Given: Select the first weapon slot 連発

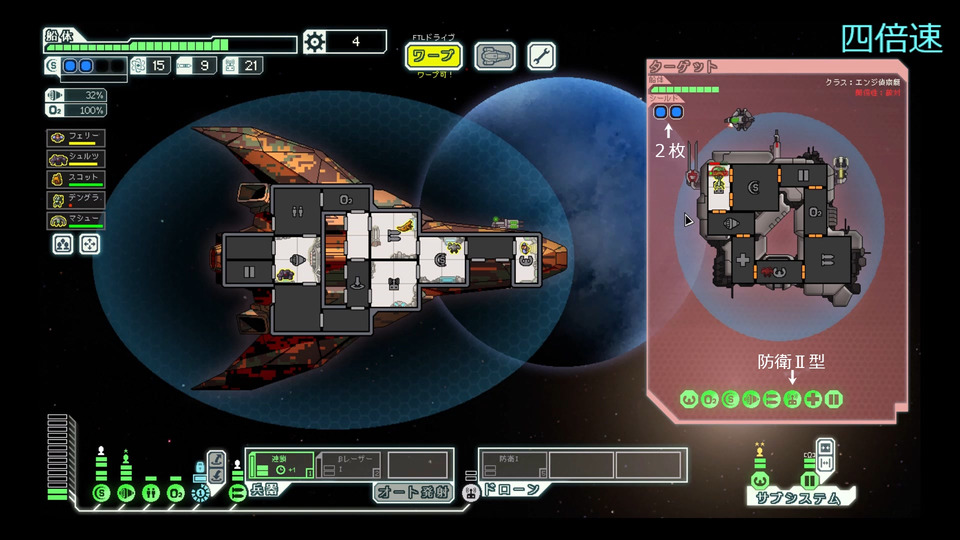Looking at the screenshot, I should (x=282, y=465).
